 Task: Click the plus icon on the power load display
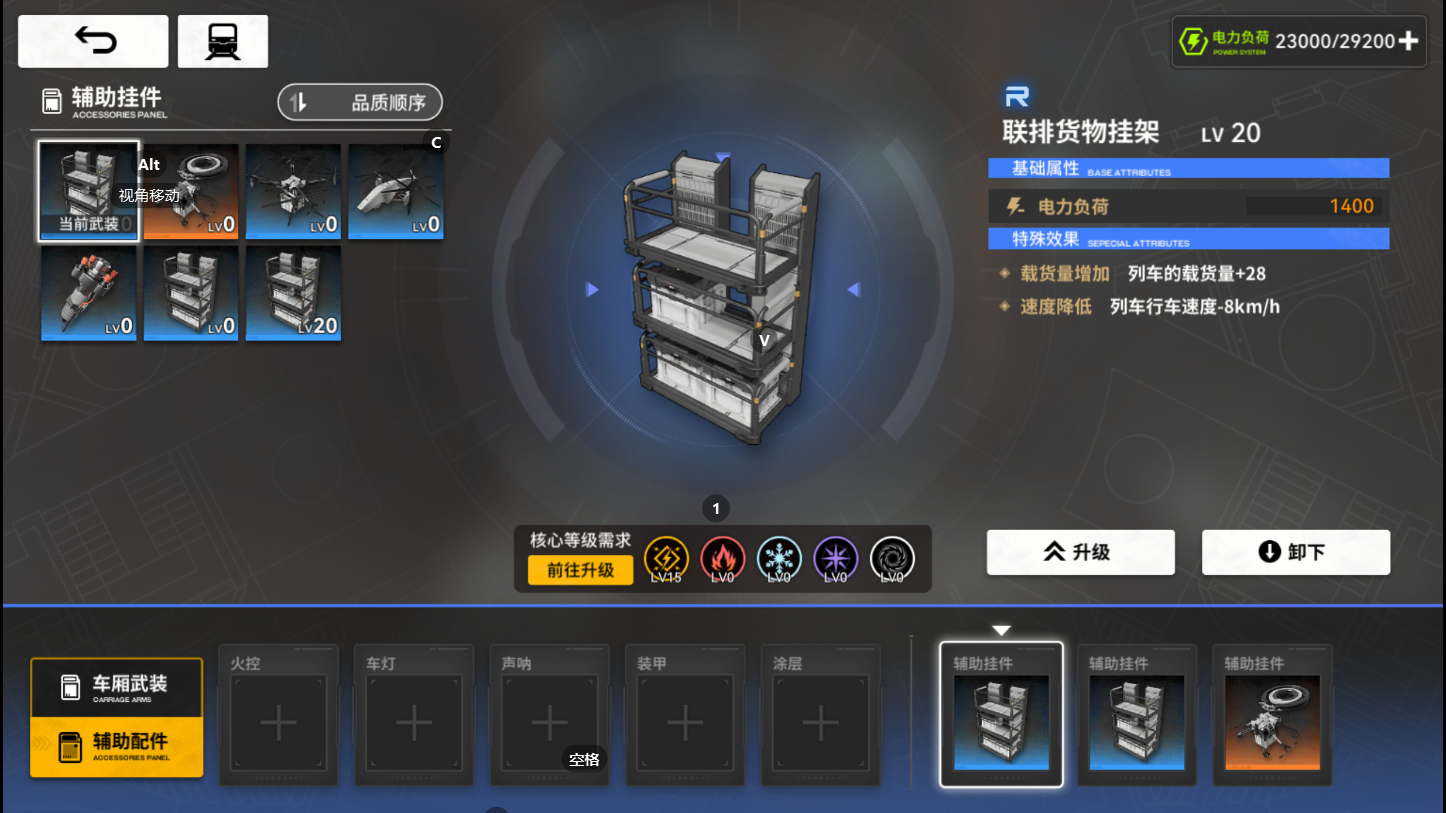tap(1408, 41)
